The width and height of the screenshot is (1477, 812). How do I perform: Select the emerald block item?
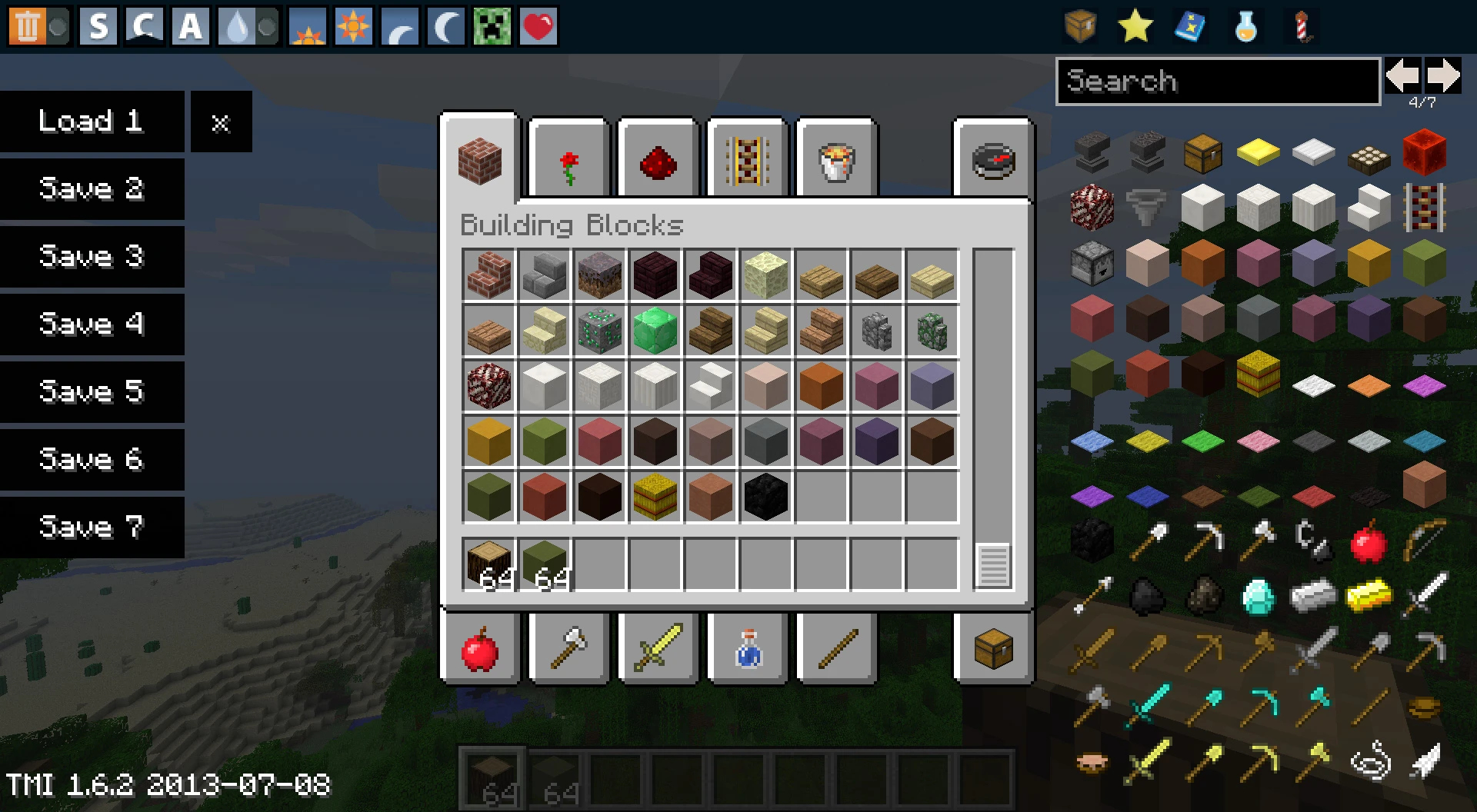point(655,331)
